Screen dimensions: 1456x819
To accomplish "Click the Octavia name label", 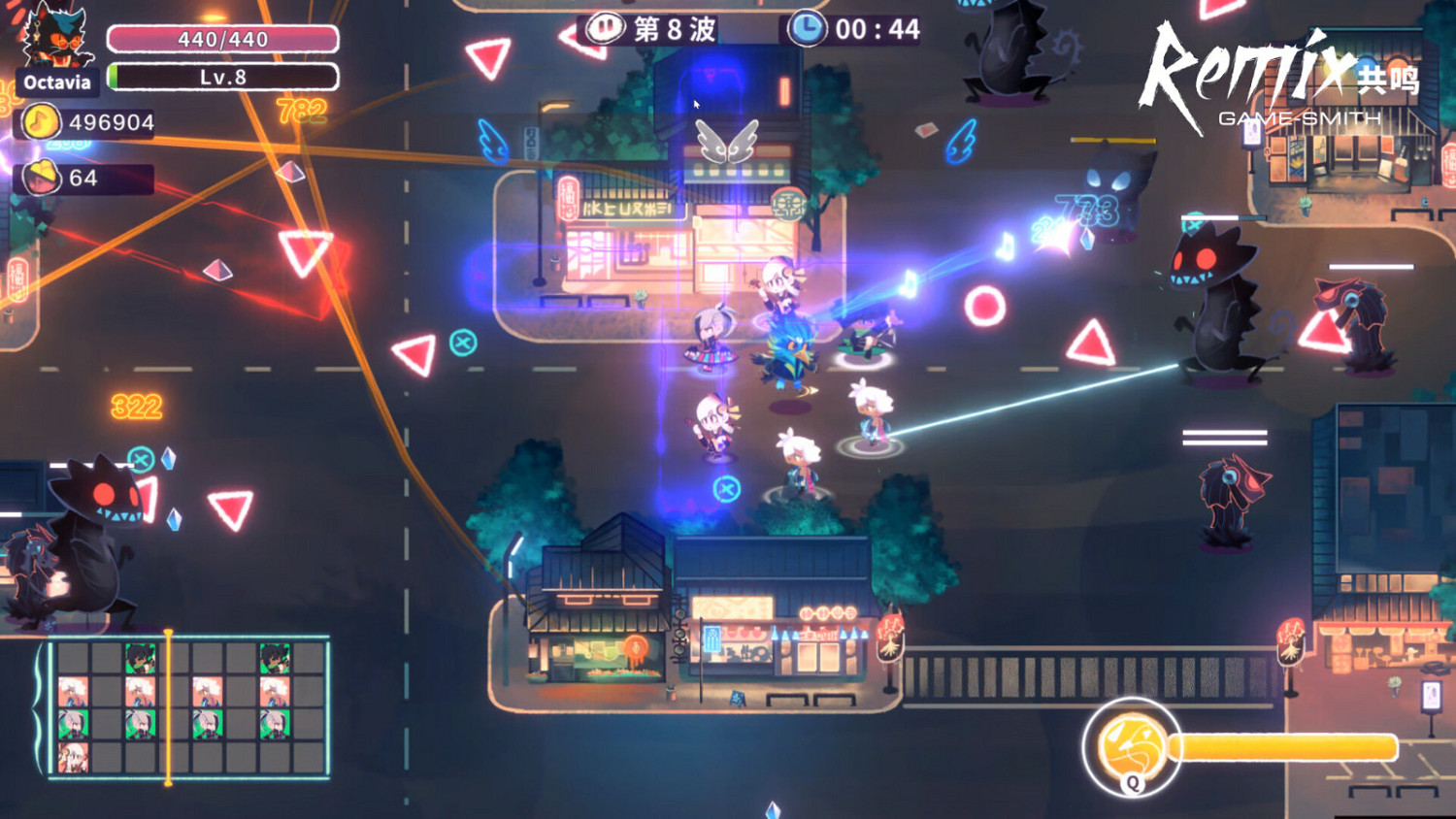I will pos(56,82).
